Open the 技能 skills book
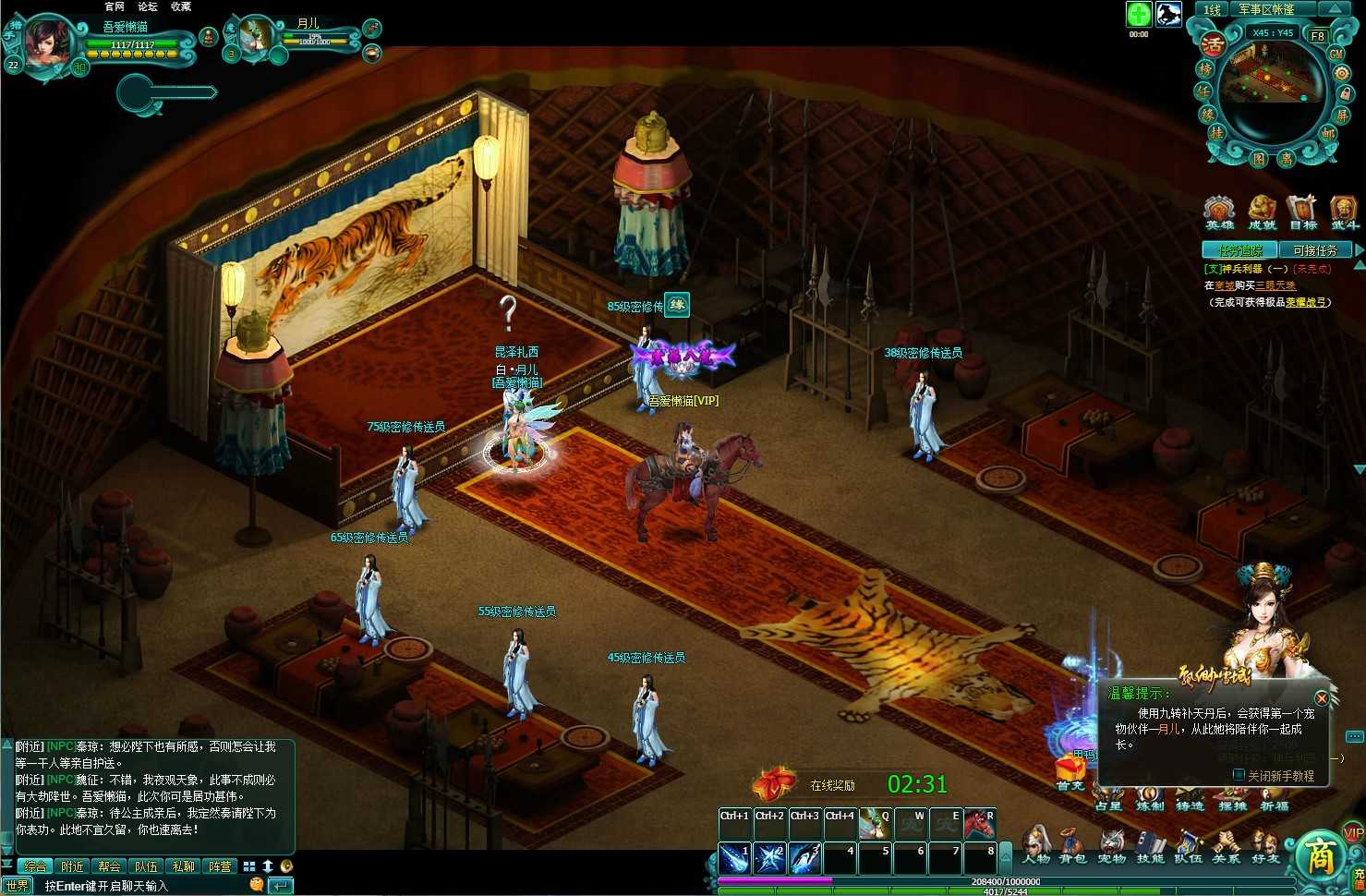1366x896 pixels. 1150,845
